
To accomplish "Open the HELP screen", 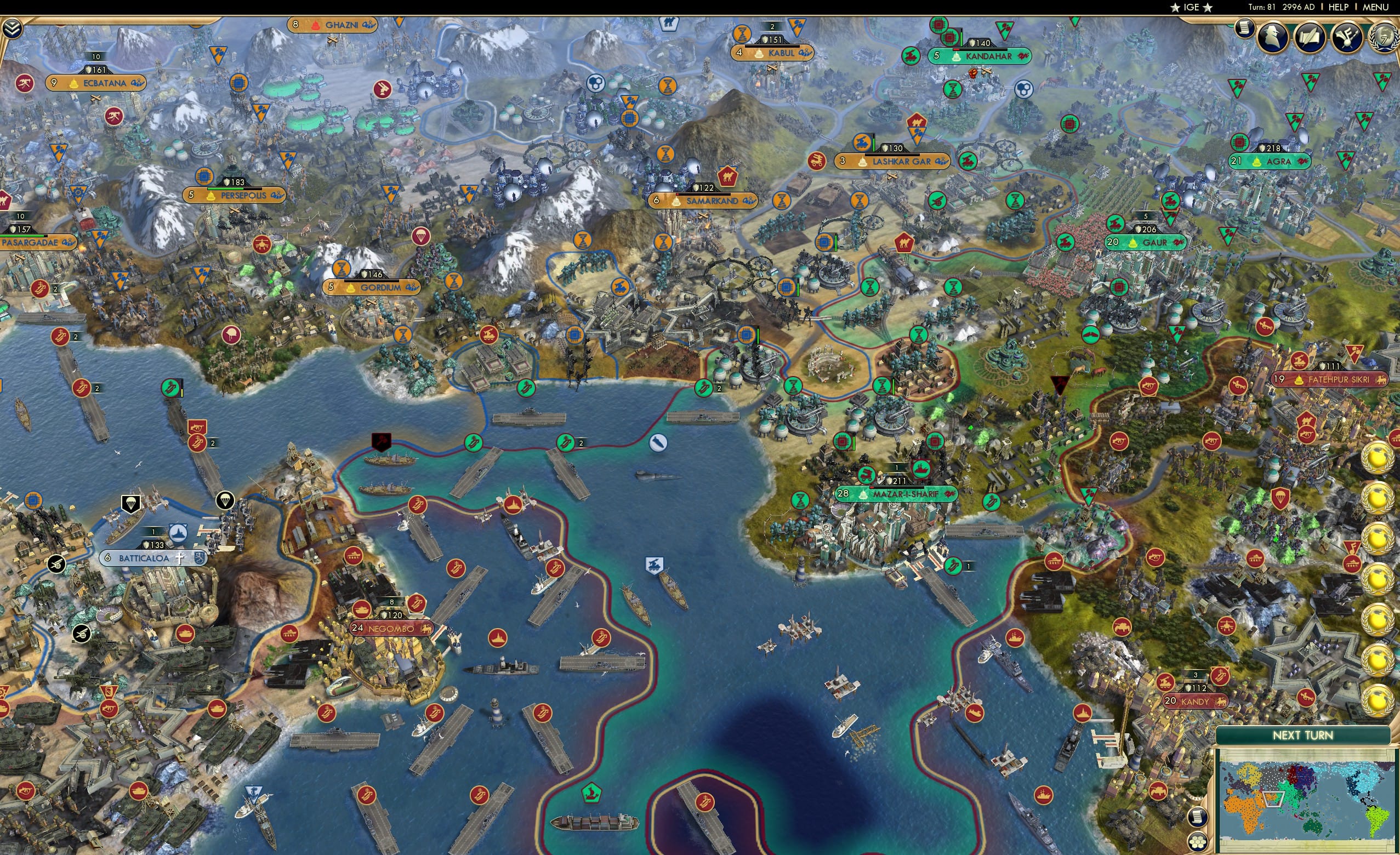I will pyautogui.click(x=1339, y=7).
